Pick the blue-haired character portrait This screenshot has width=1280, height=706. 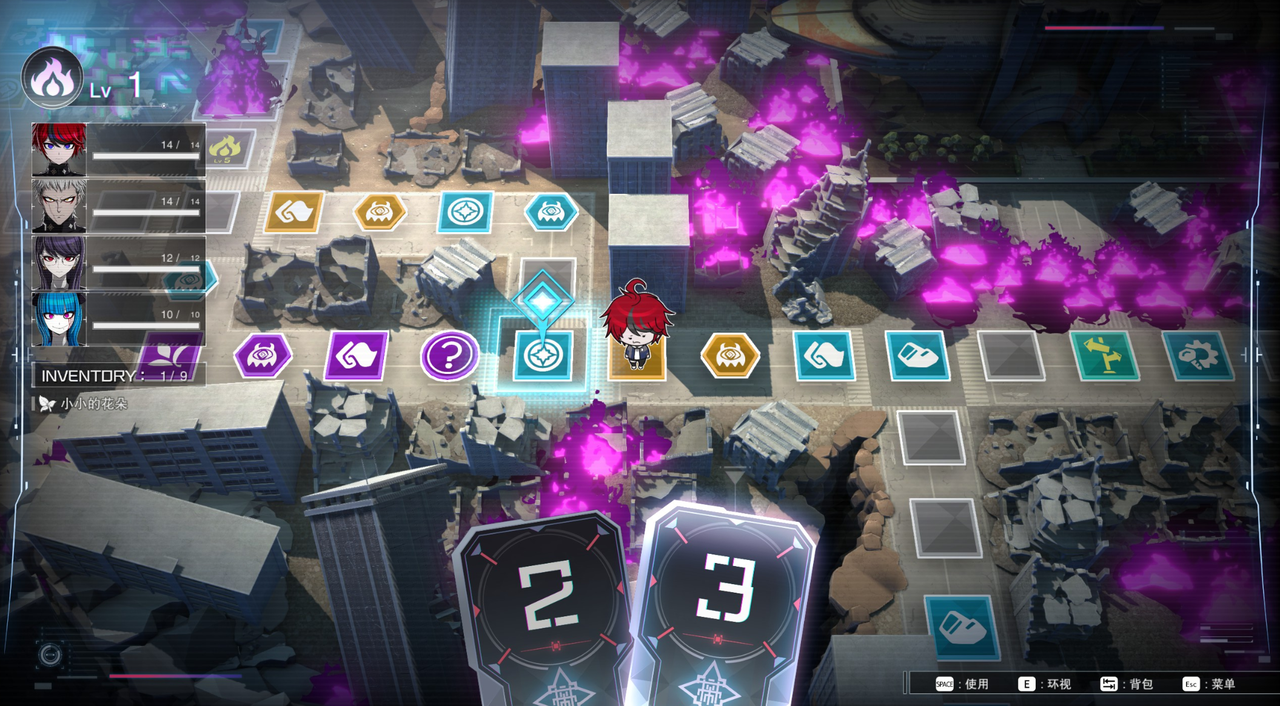pos(59,319)
